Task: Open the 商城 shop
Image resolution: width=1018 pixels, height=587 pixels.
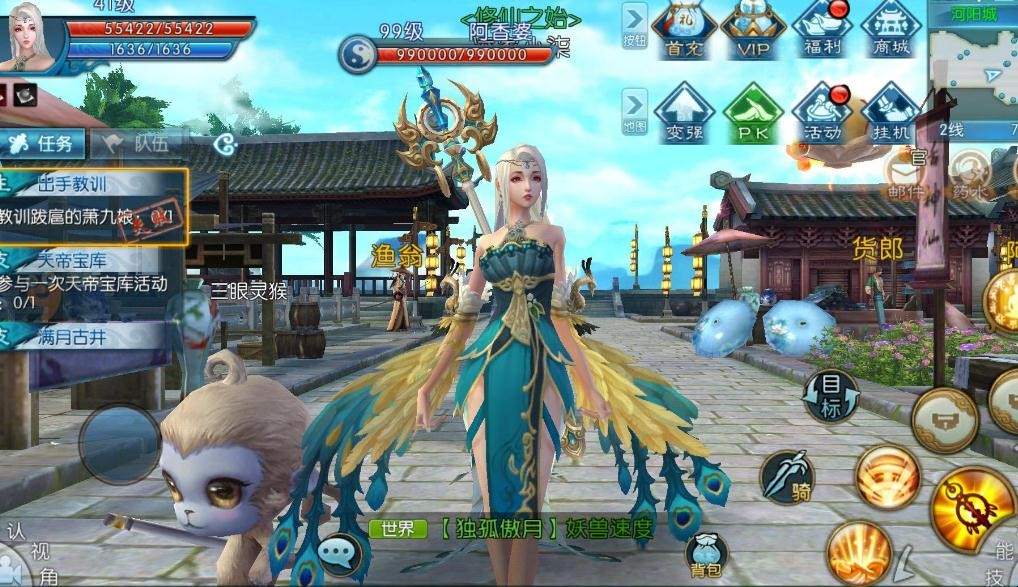Action: pos(889,30)
